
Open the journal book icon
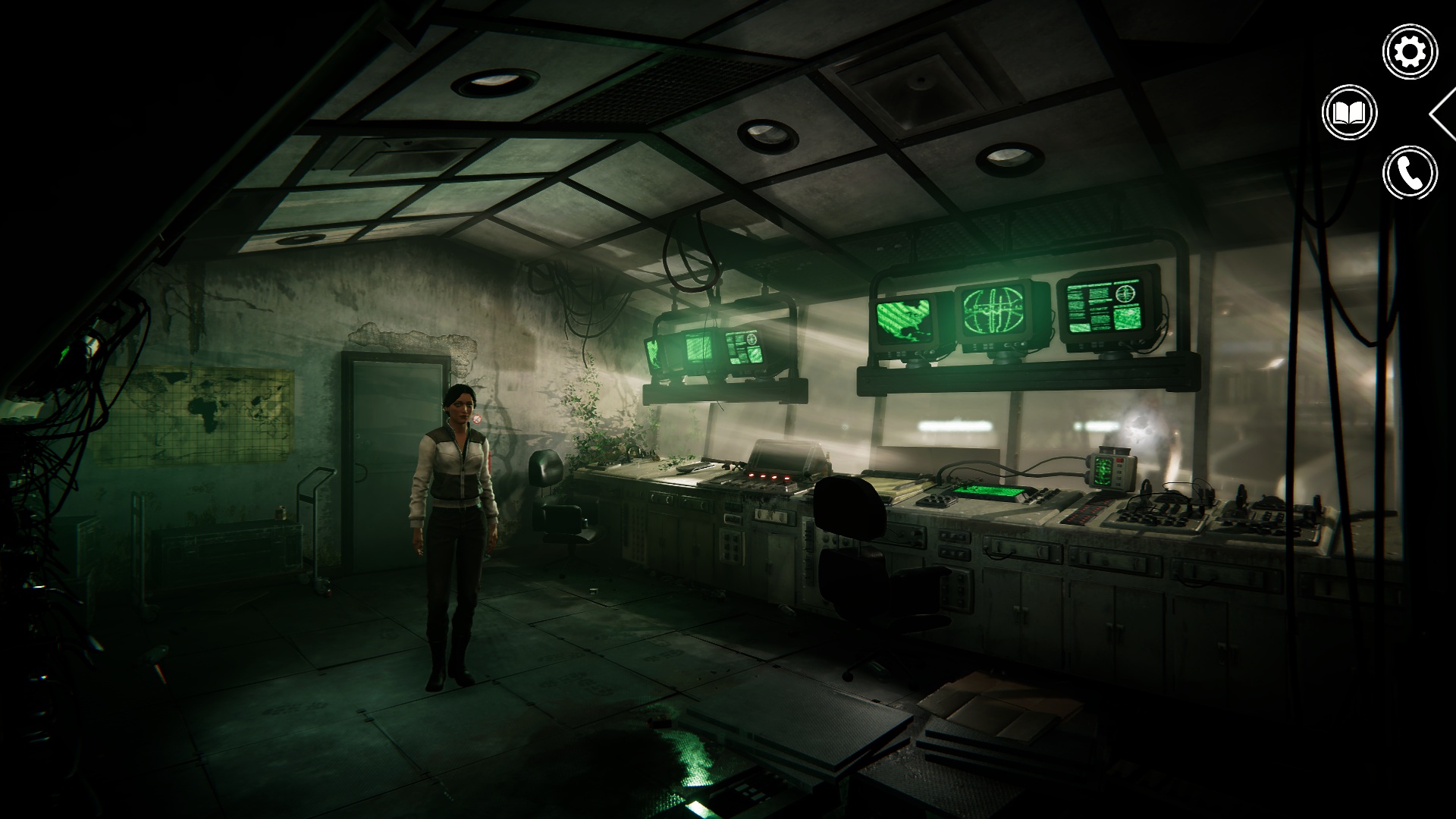(x=1349, y=113)
